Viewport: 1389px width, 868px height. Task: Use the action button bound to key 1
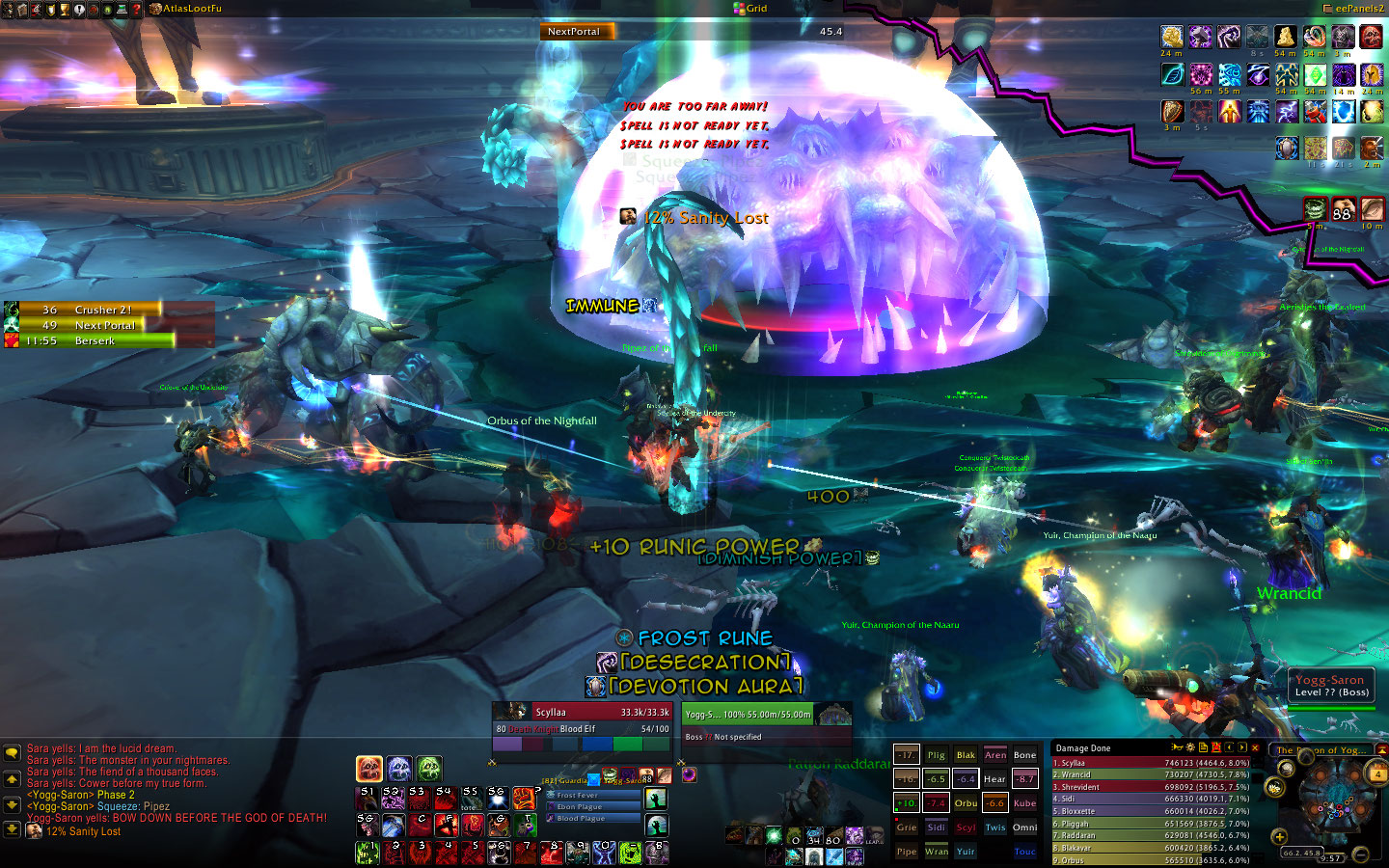coord(368,851)
